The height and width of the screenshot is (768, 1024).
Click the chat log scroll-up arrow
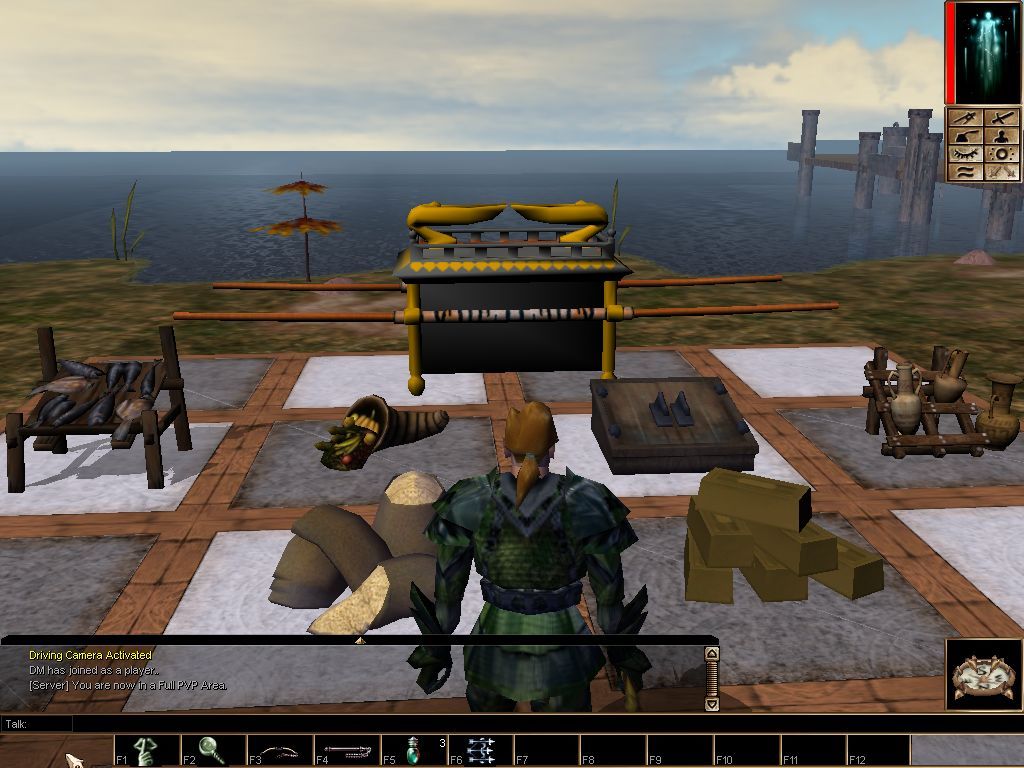[x=711, y=654]
